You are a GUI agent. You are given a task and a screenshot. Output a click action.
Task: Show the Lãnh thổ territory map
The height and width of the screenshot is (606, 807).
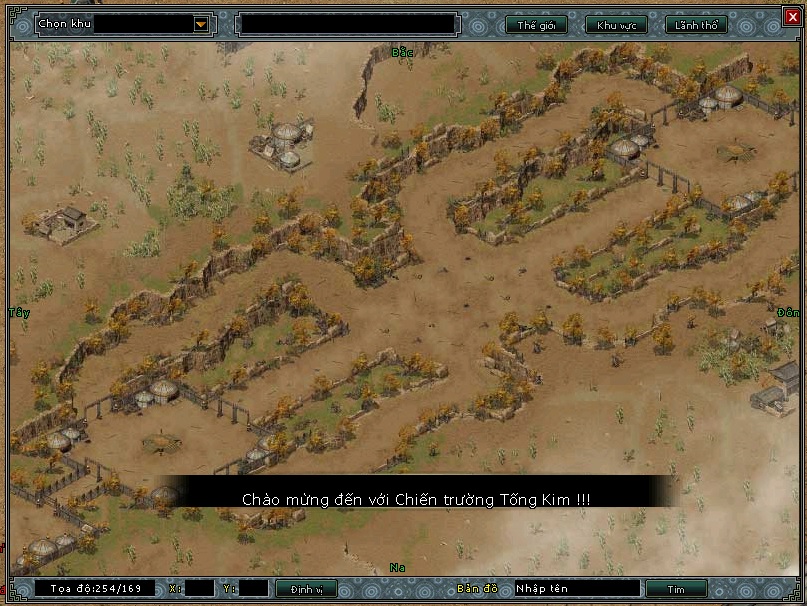click(696, 25)
